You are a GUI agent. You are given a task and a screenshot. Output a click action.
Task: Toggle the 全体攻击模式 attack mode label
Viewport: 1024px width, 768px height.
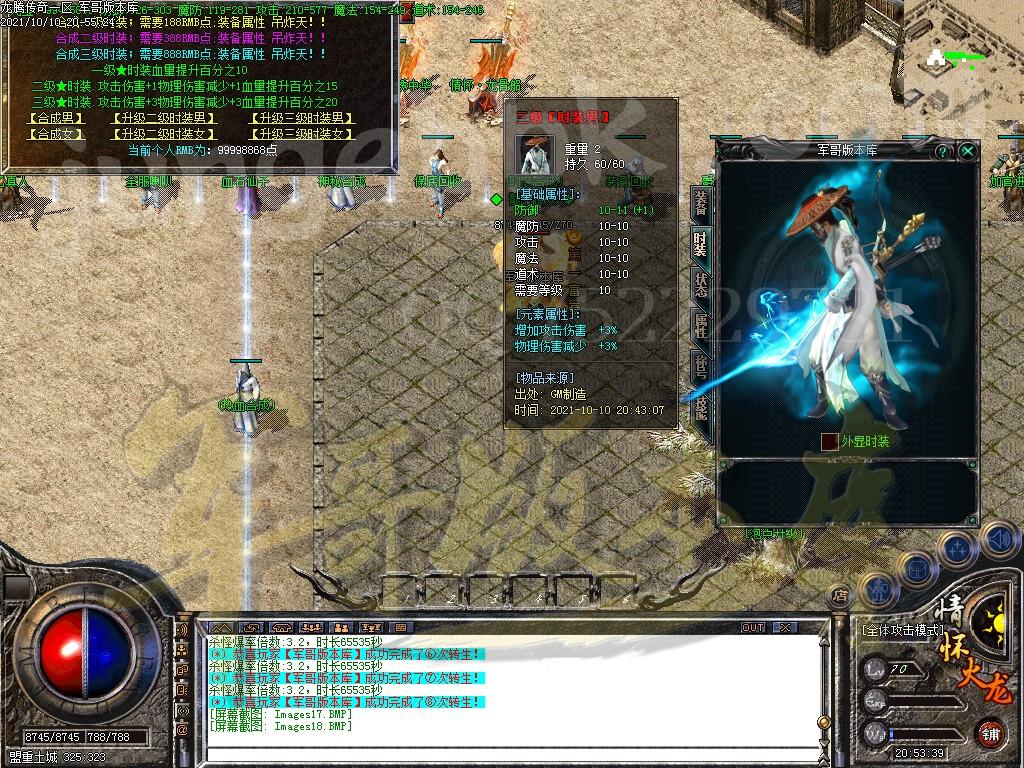click(x=903, y=631)
